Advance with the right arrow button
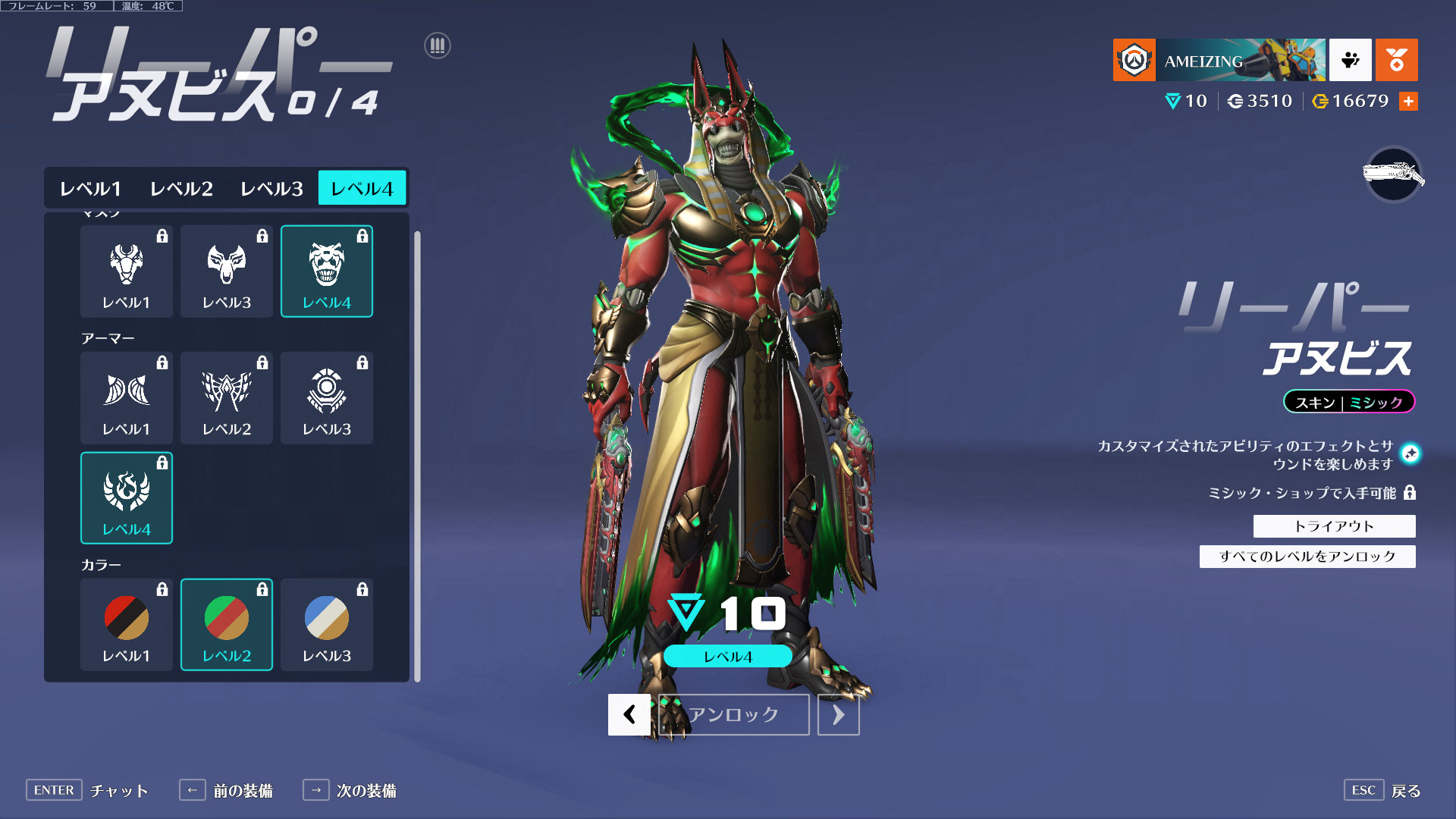Image resolution: width=1456 pixels, height=819 pixels. click(838, 714)
